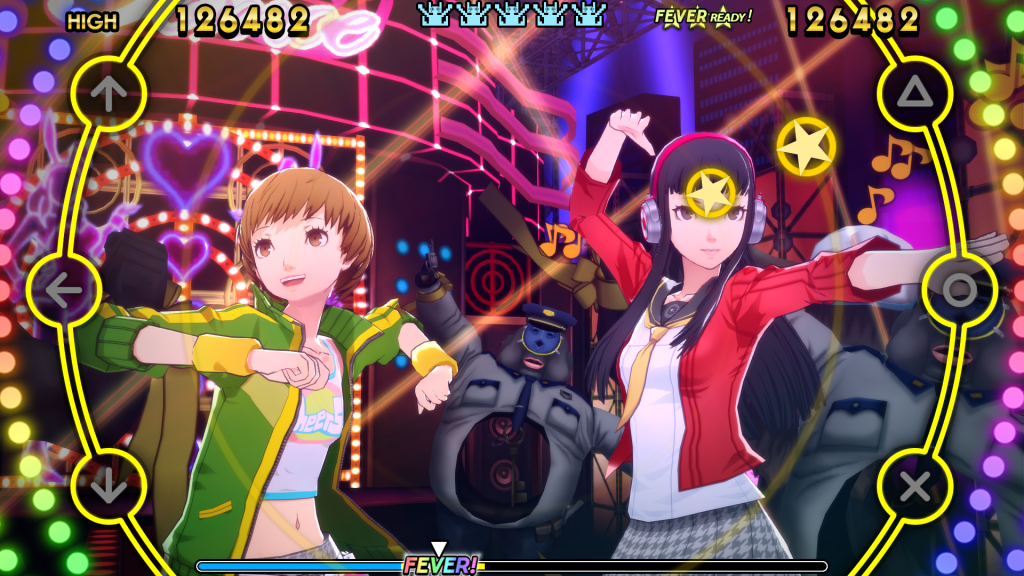The height and width of the screenshot is (576, 1024).
Task: Click the ringed star scratch note
Action: (x=712, y=193)
